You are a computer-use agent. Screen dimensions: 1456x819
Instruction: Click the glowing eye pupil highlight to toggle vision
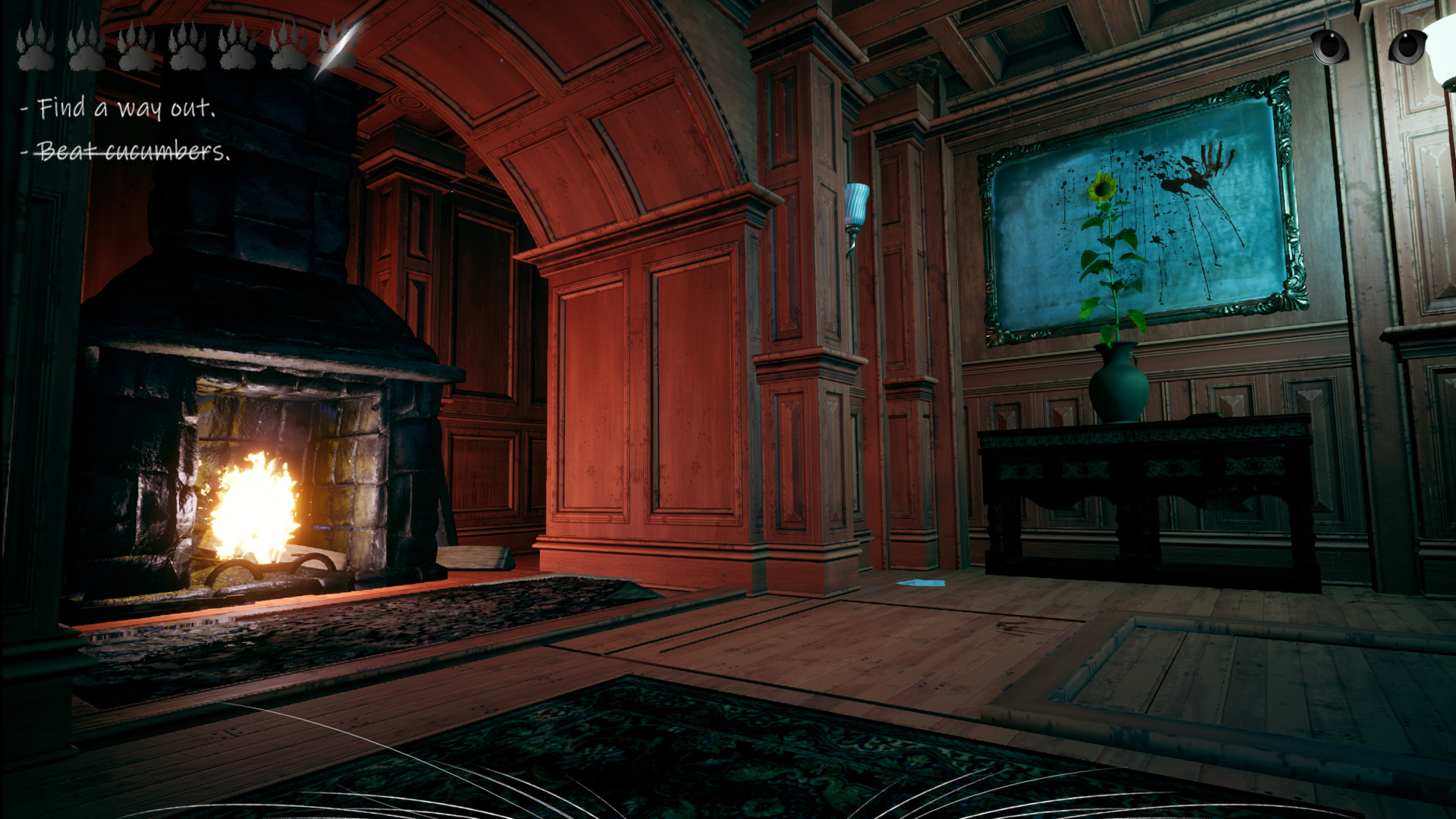tap(1332, 36)
